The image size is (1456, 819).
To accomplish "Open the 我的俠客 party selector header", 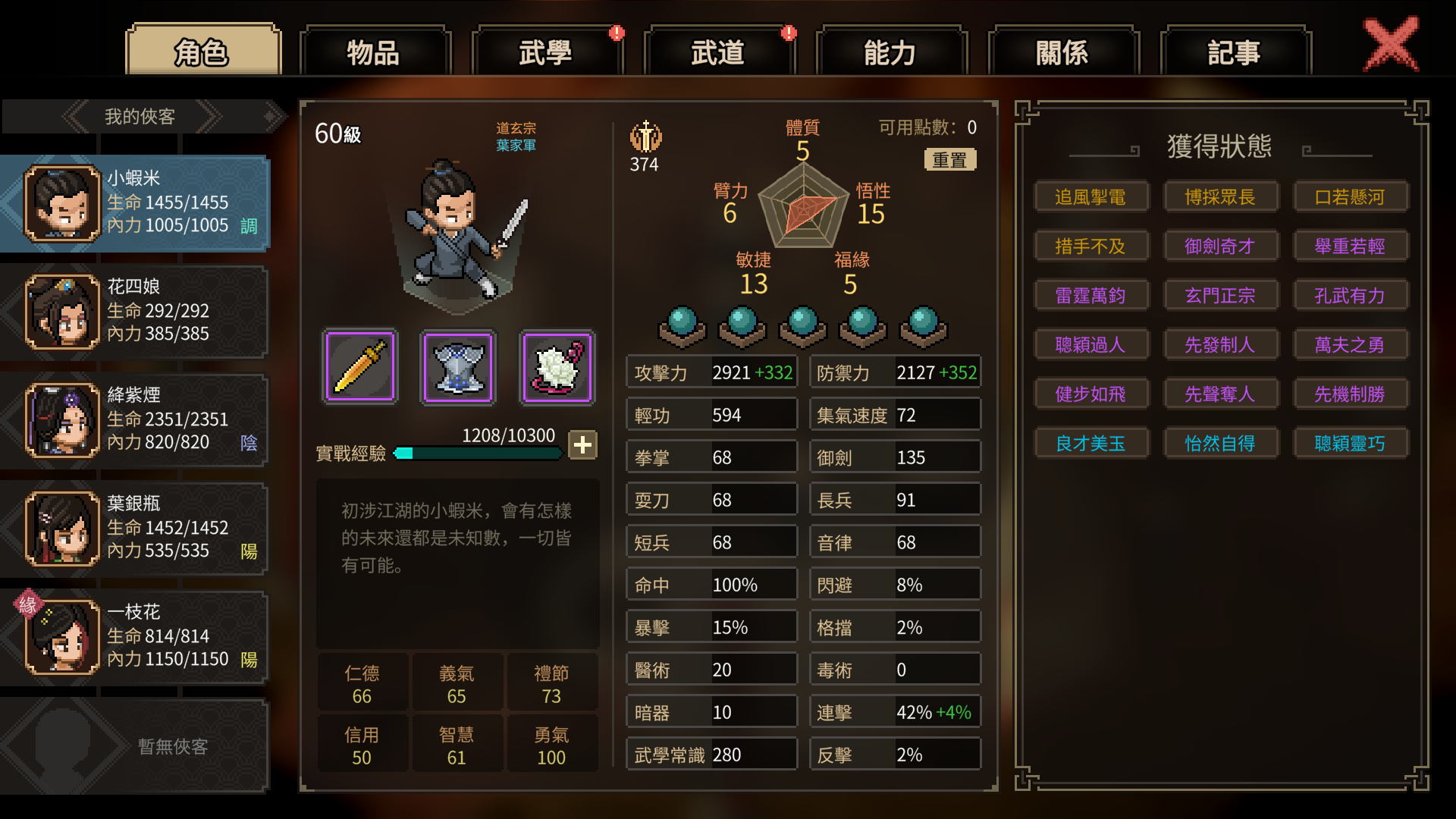I will tap(140, 117).
